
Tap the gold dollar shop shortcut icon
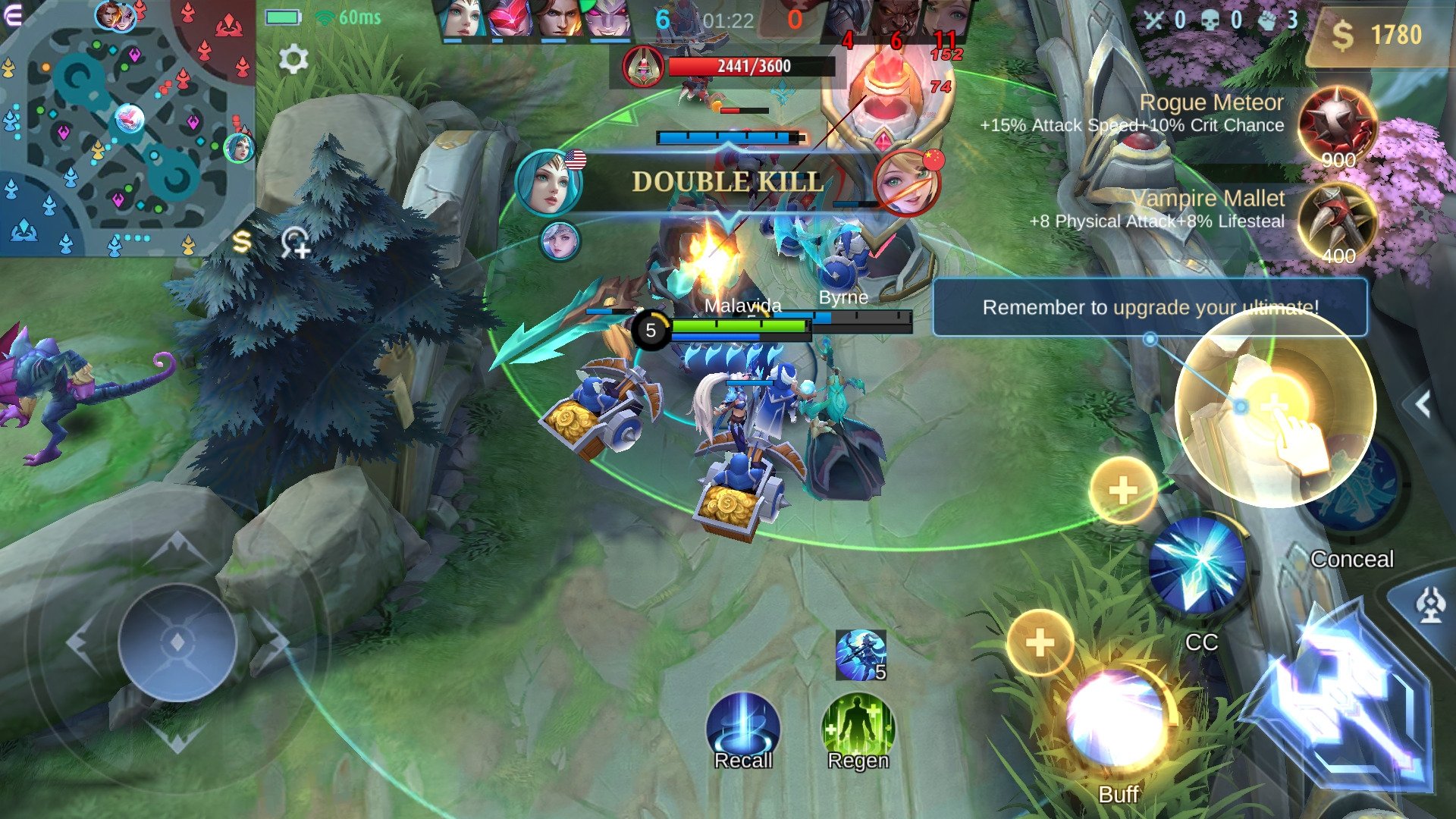point(241,242)
